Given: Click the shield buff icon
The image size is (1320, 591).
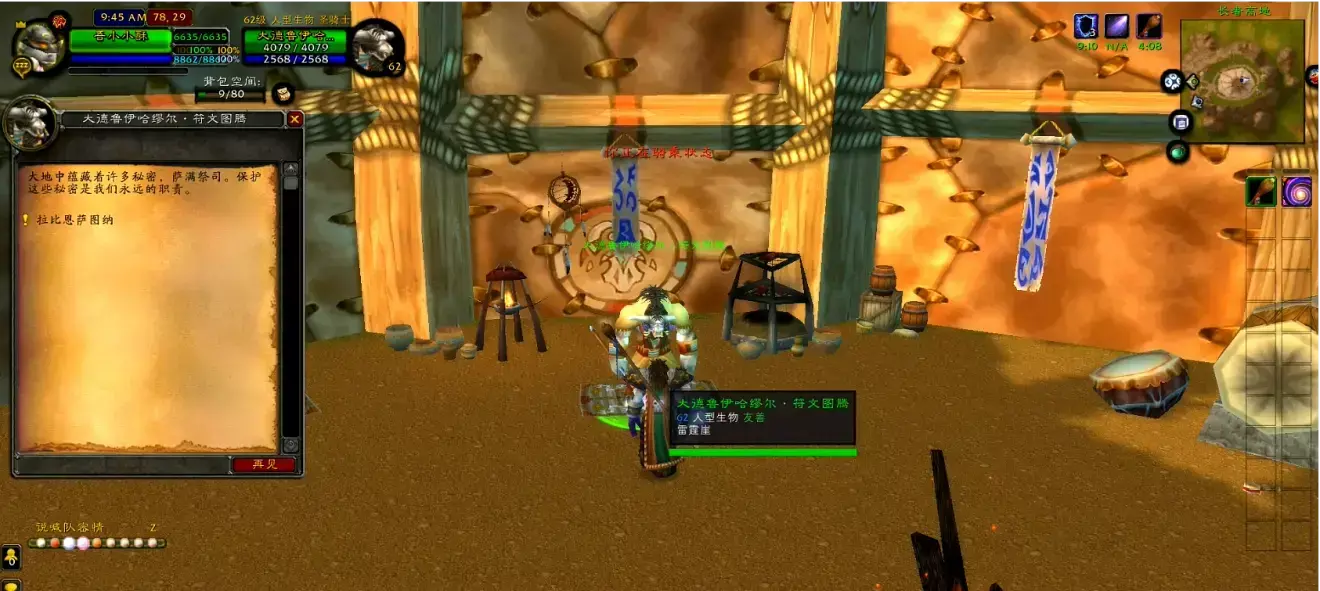Looking at the screenshot, I should tap(1086, 26).
